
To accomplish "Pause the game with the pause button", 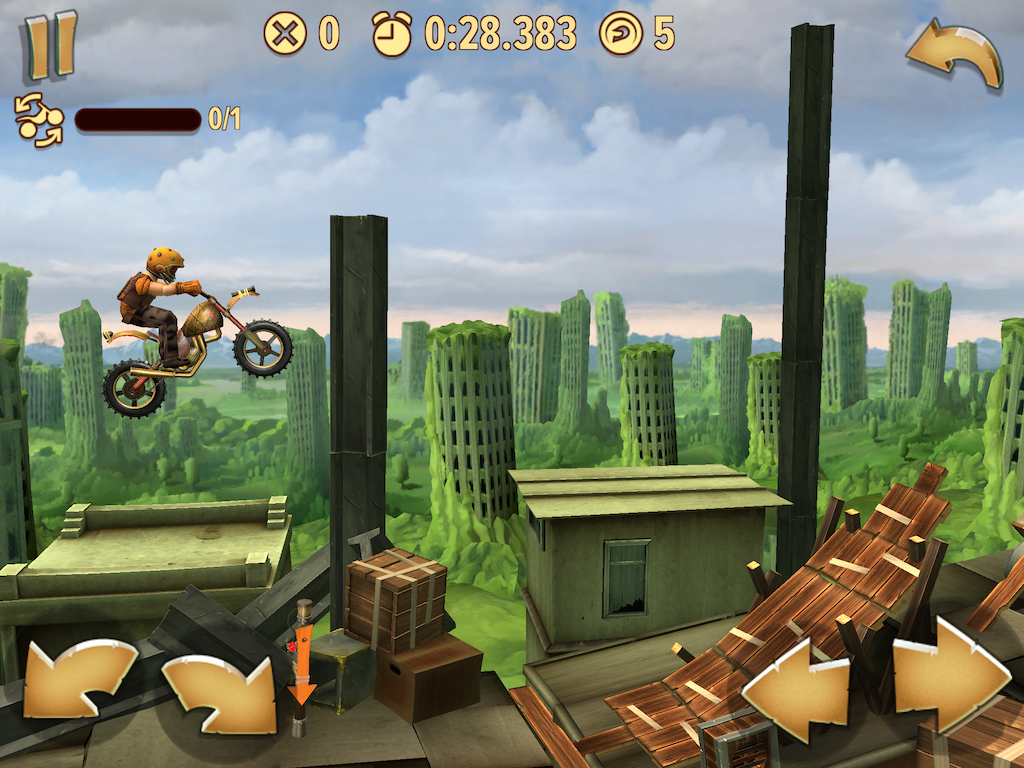I will pyautogui.click(x=50, y=45).
